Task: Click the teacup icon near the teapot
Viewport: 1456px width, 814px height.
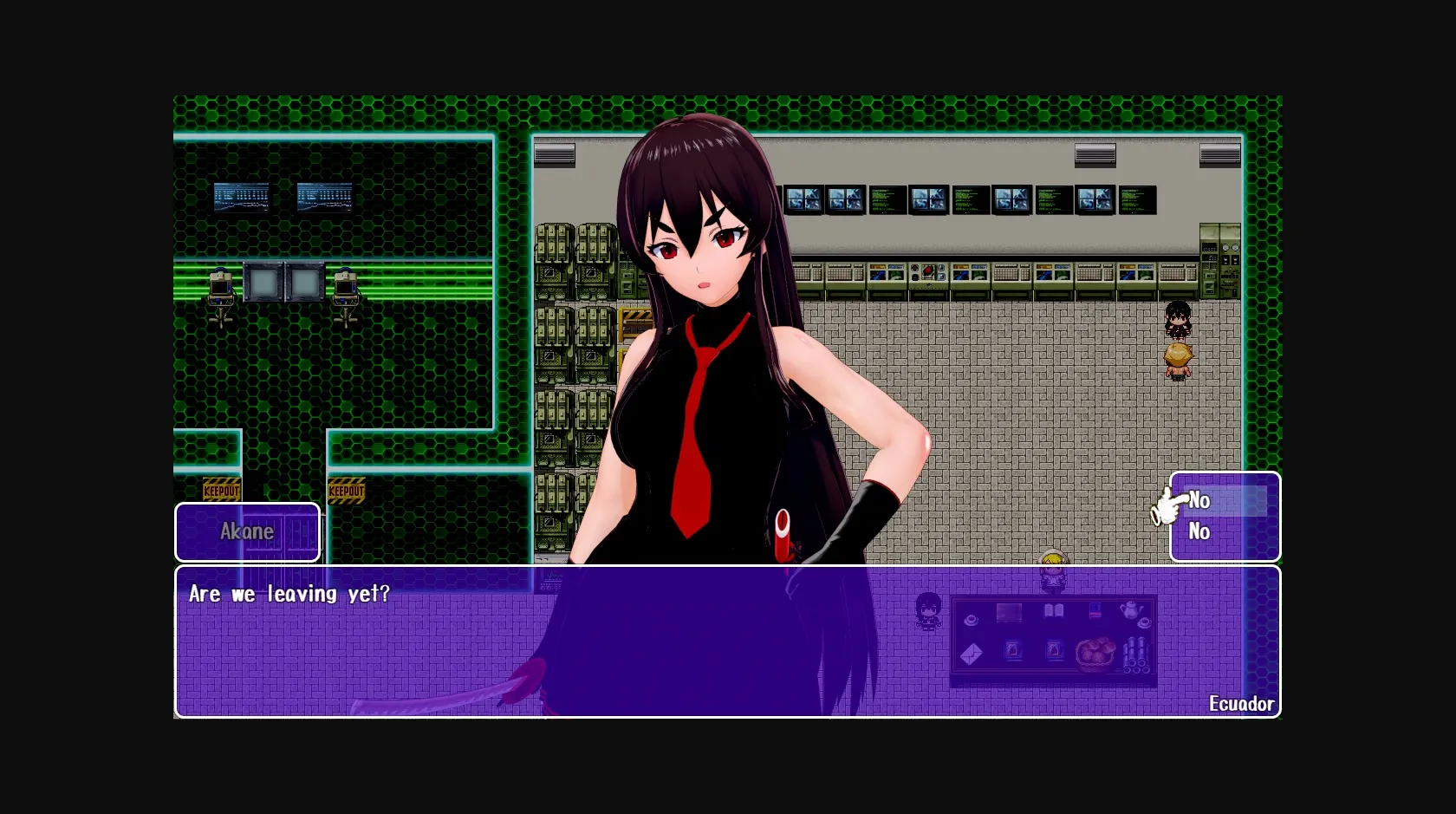Action: (x=1144, y=622)
